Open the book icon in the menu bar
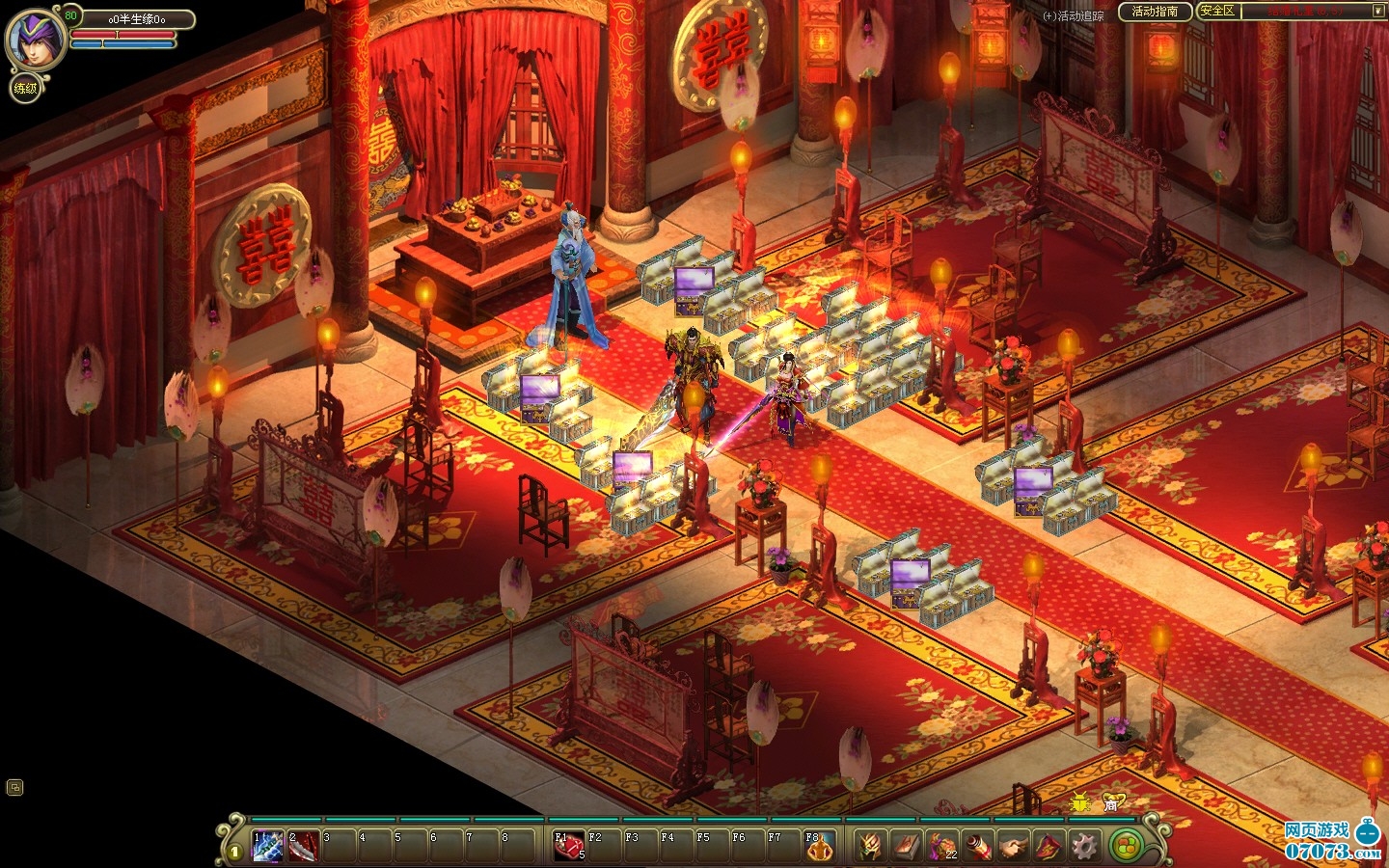The image size is (1389, 868). (x=906, y=846)
